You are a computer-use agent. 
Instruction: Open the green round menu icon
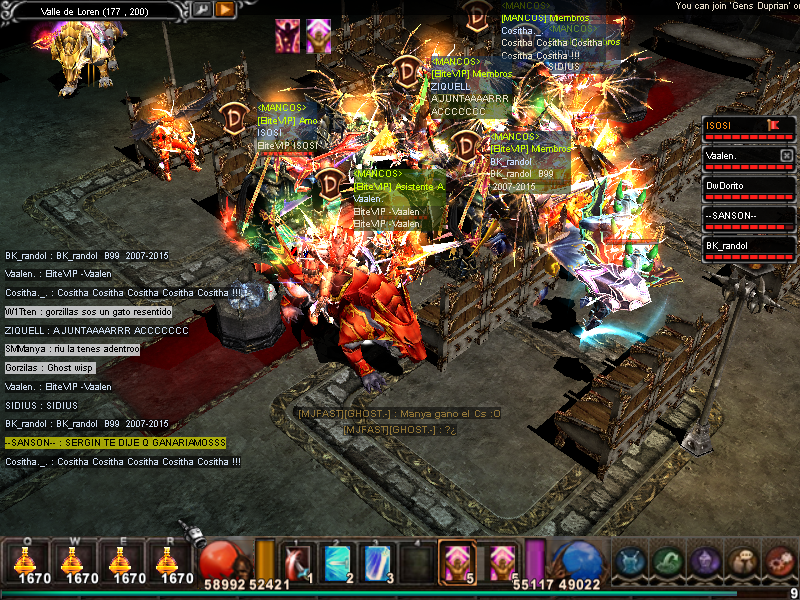click(667, 562)
